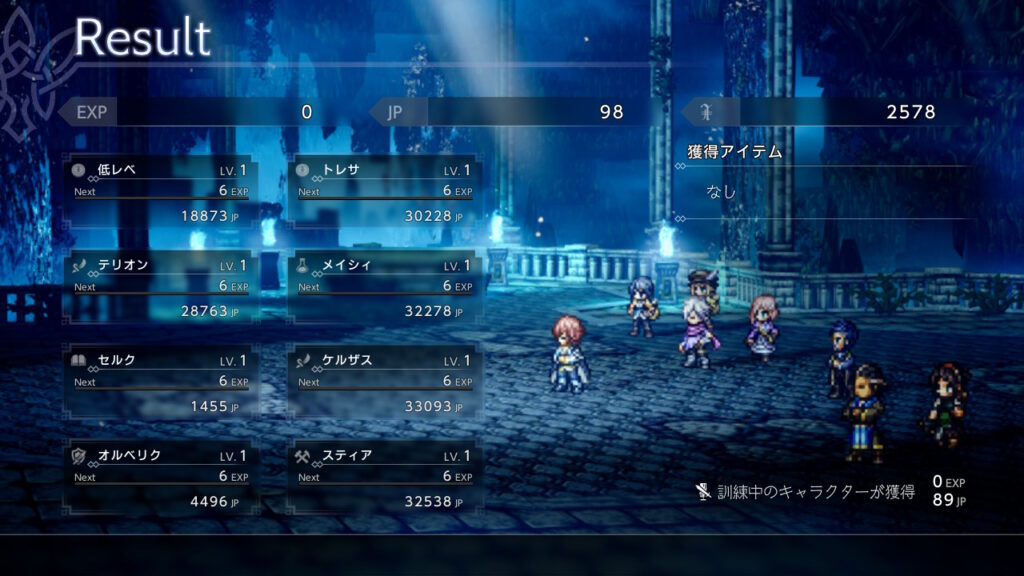Pick the セルク character panel
The image size is (1024, 576).
[160, 382]
